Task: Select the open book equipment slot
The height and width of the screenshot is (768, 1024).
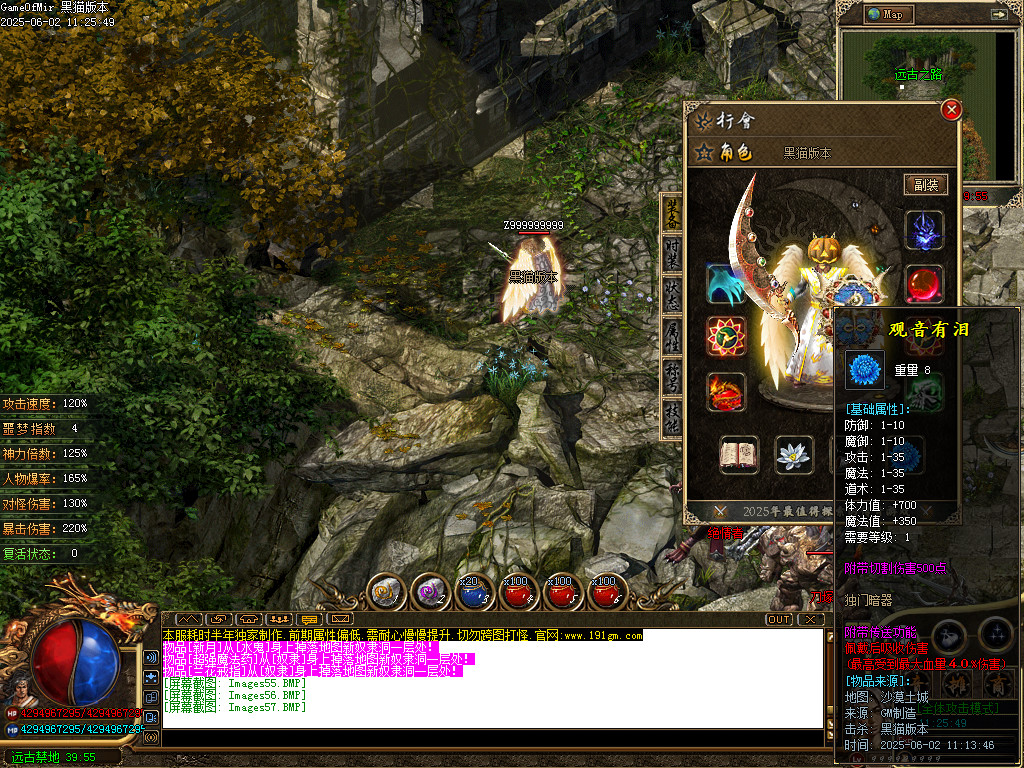Action: 739,454
